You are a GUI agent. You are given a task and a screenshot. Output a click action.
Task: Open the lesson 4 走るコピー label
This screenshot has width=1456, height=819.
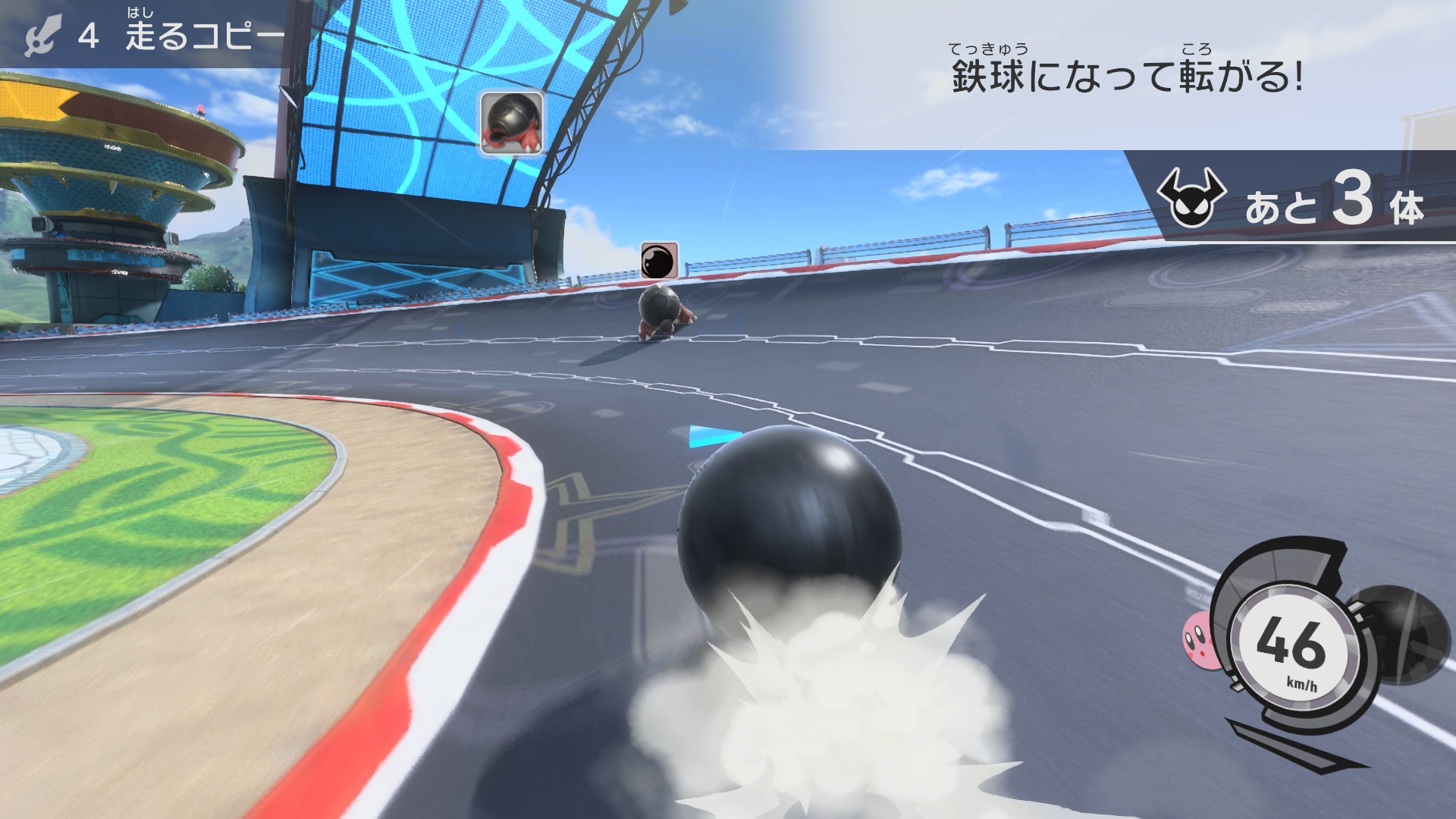(152, 34)
